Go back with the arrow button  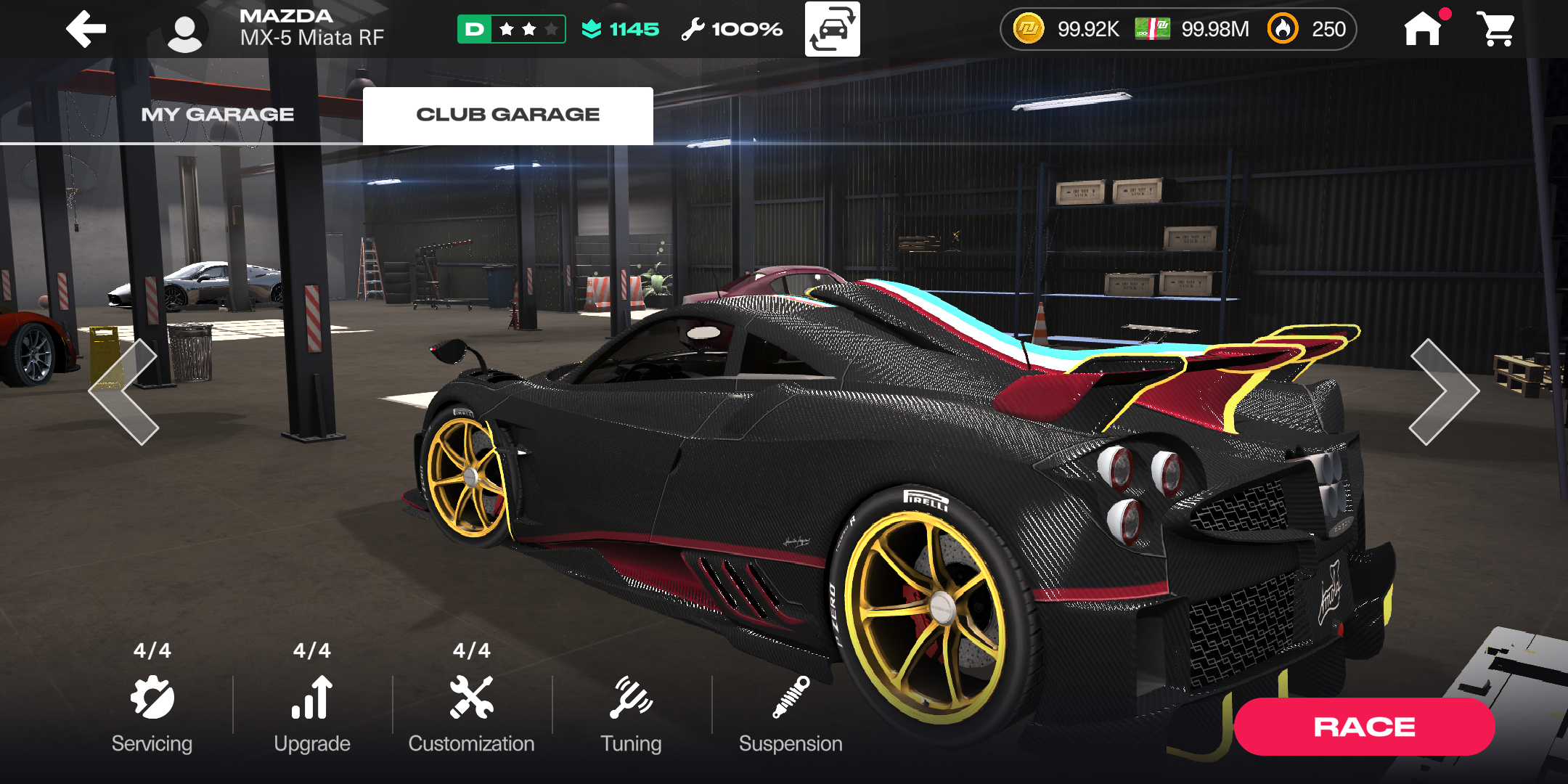pyautogui.click(x=86, y=29)
